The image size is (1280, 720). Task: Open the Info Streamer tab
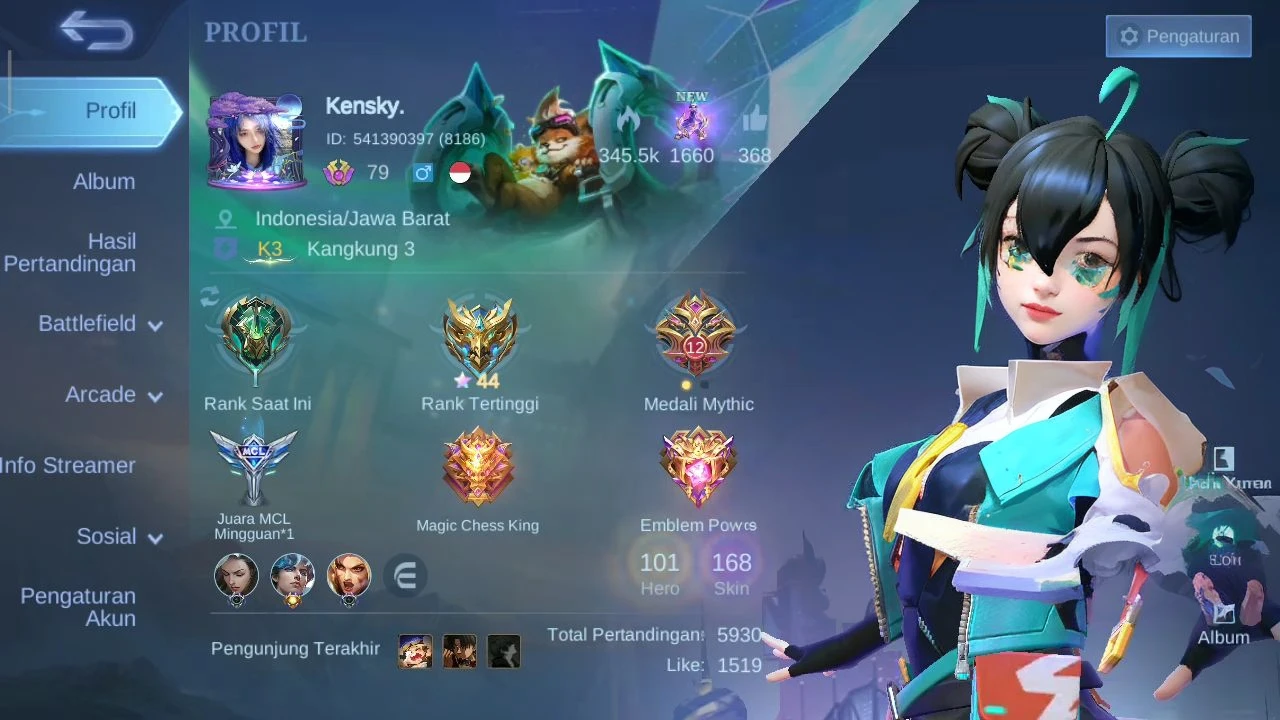[x=68, y=465]
